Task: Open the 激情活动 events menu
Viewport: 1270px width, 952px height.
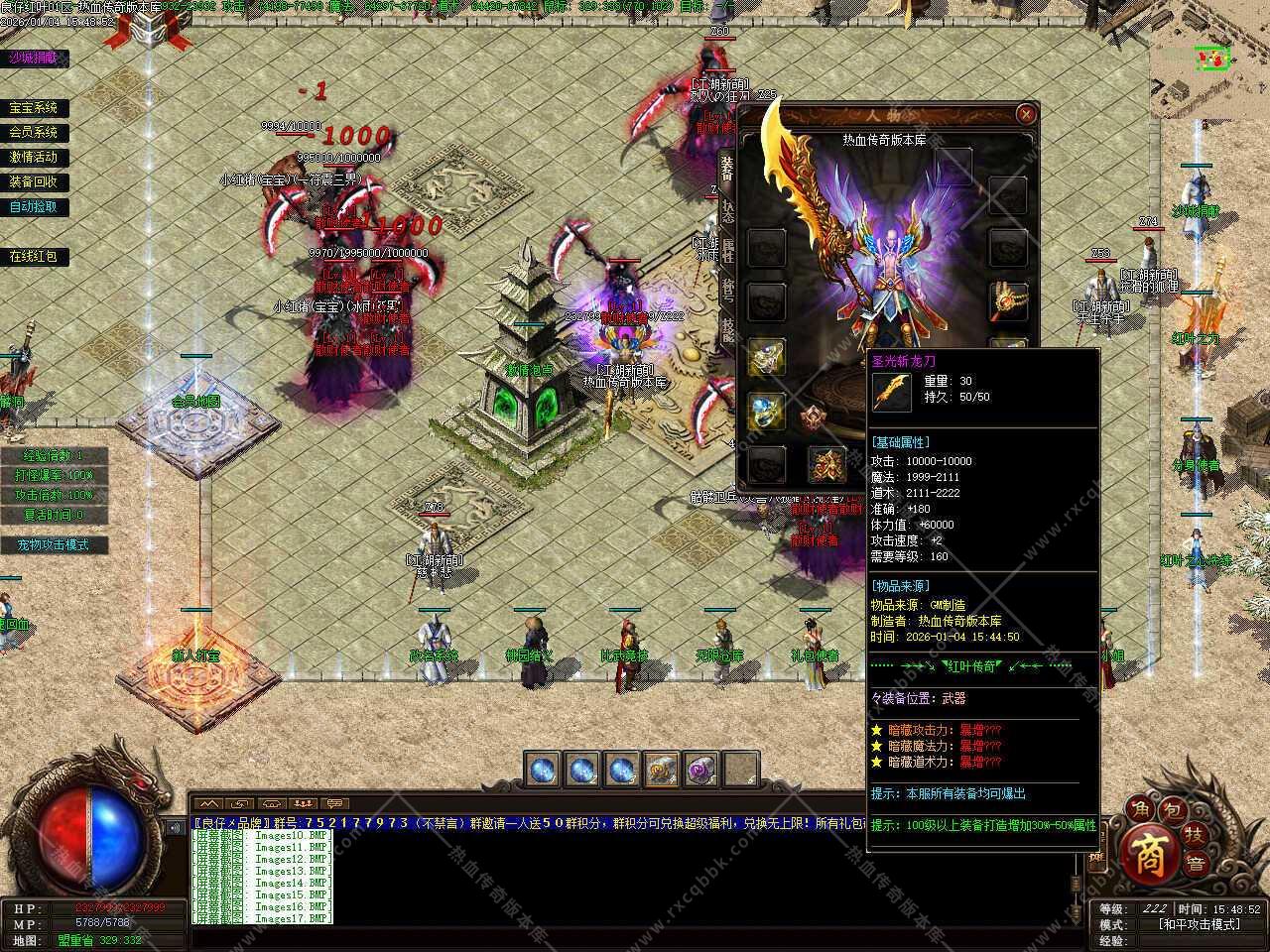Action: (x=34, y=157)
